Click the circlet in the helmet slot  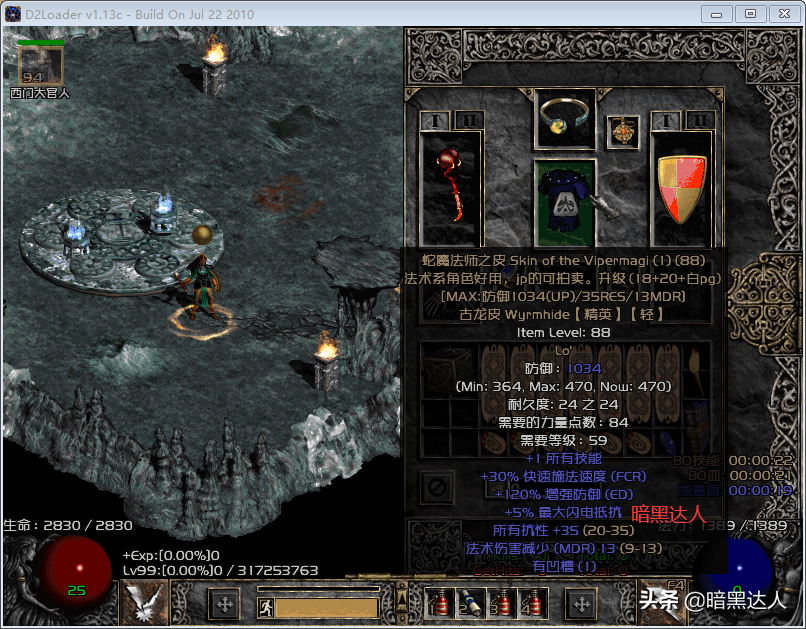(x=565, y=120)
